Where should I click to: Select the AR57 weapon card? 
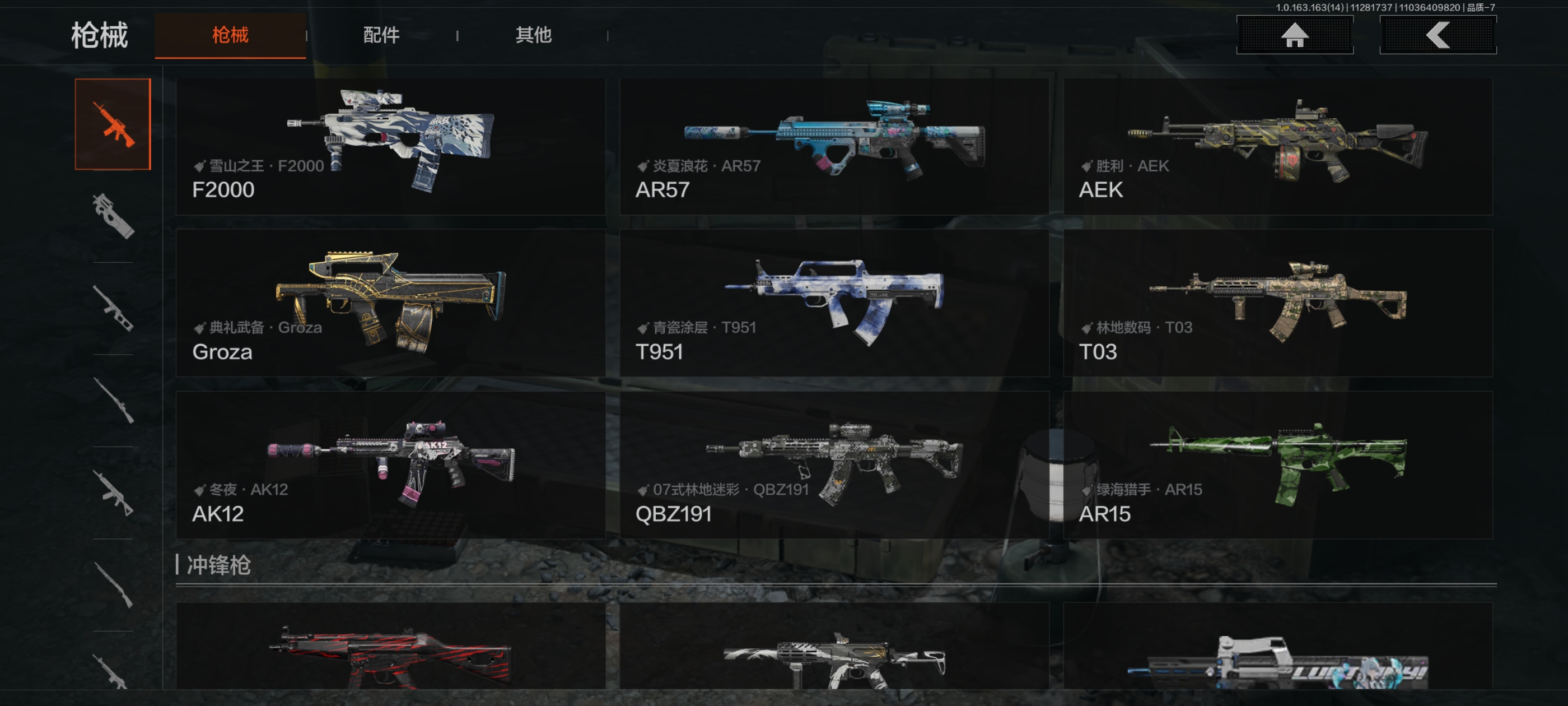833,146
